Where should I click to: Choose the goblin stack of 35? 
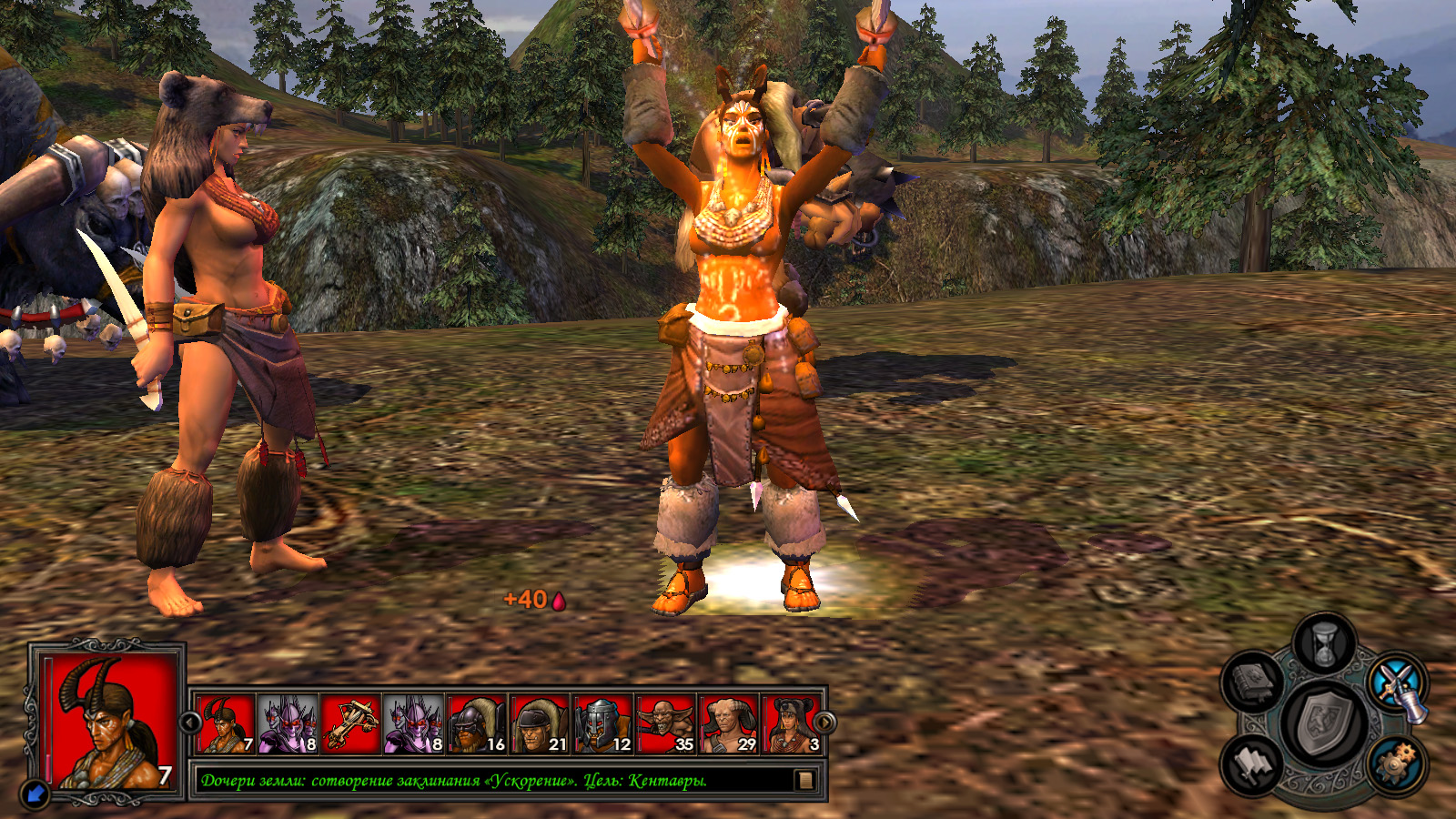665,724
